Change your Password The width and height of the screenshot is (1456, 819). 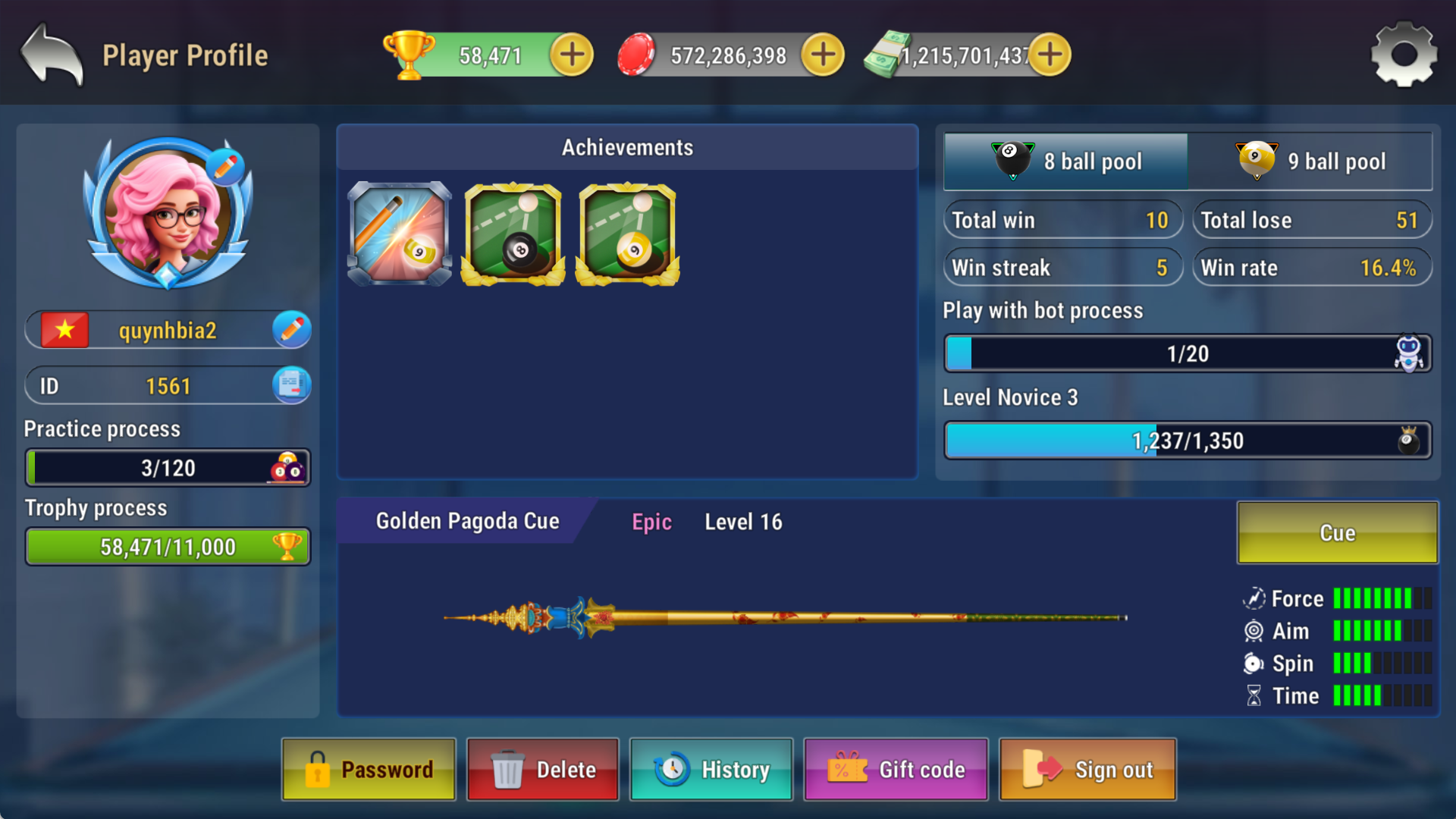coord(369,769)
